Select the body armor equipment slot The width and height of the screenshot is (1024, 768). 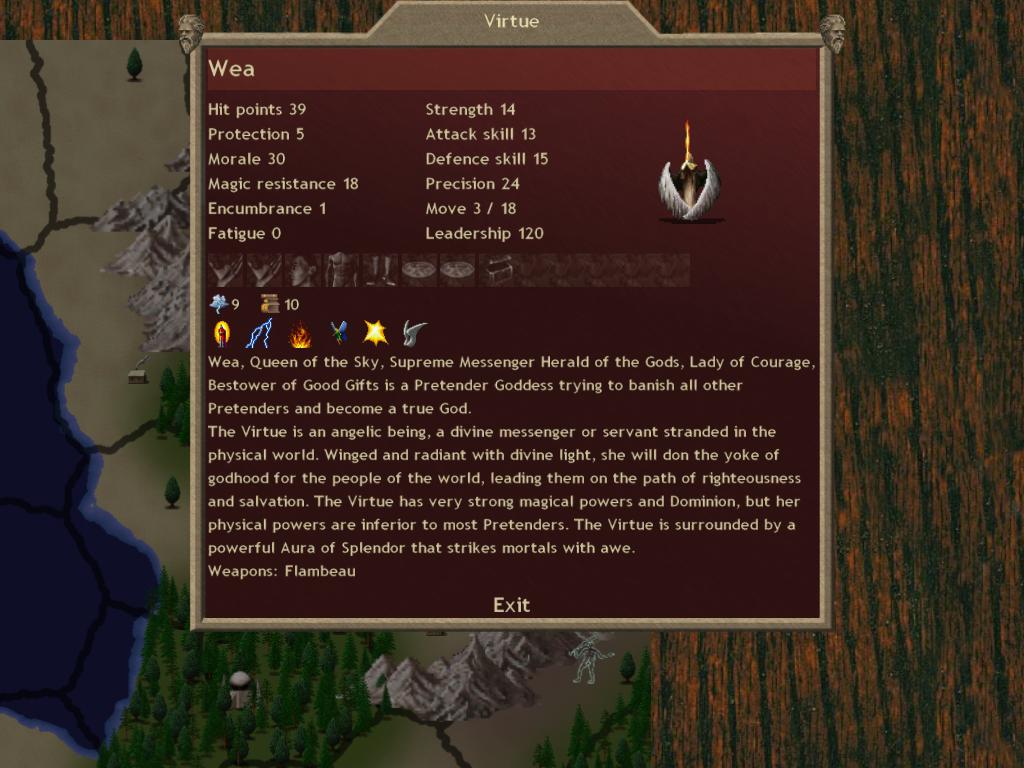342,270
